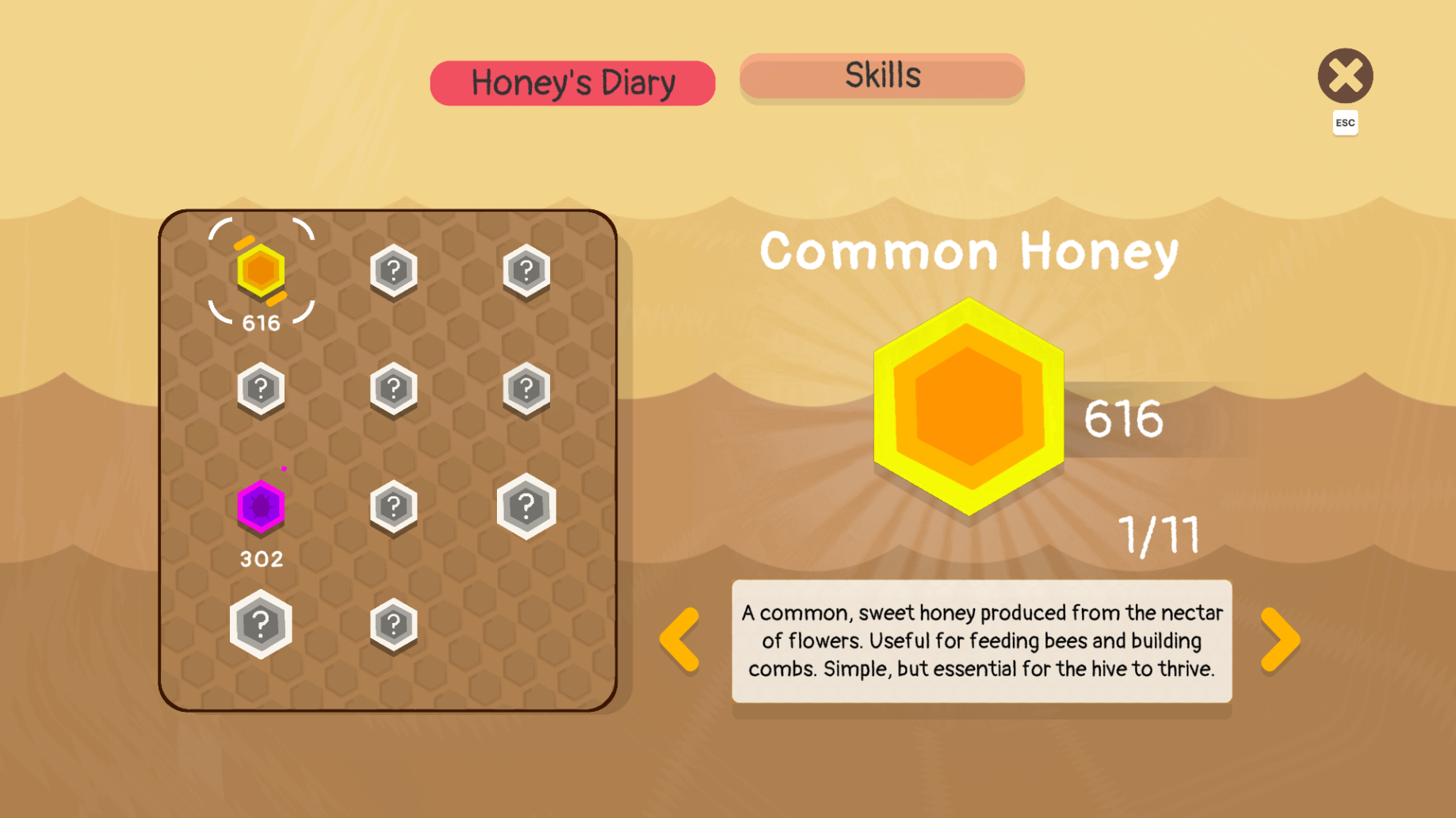The image size is (1456, 818).
Task: Switch to the Skills tab
Action: point(882,76)
